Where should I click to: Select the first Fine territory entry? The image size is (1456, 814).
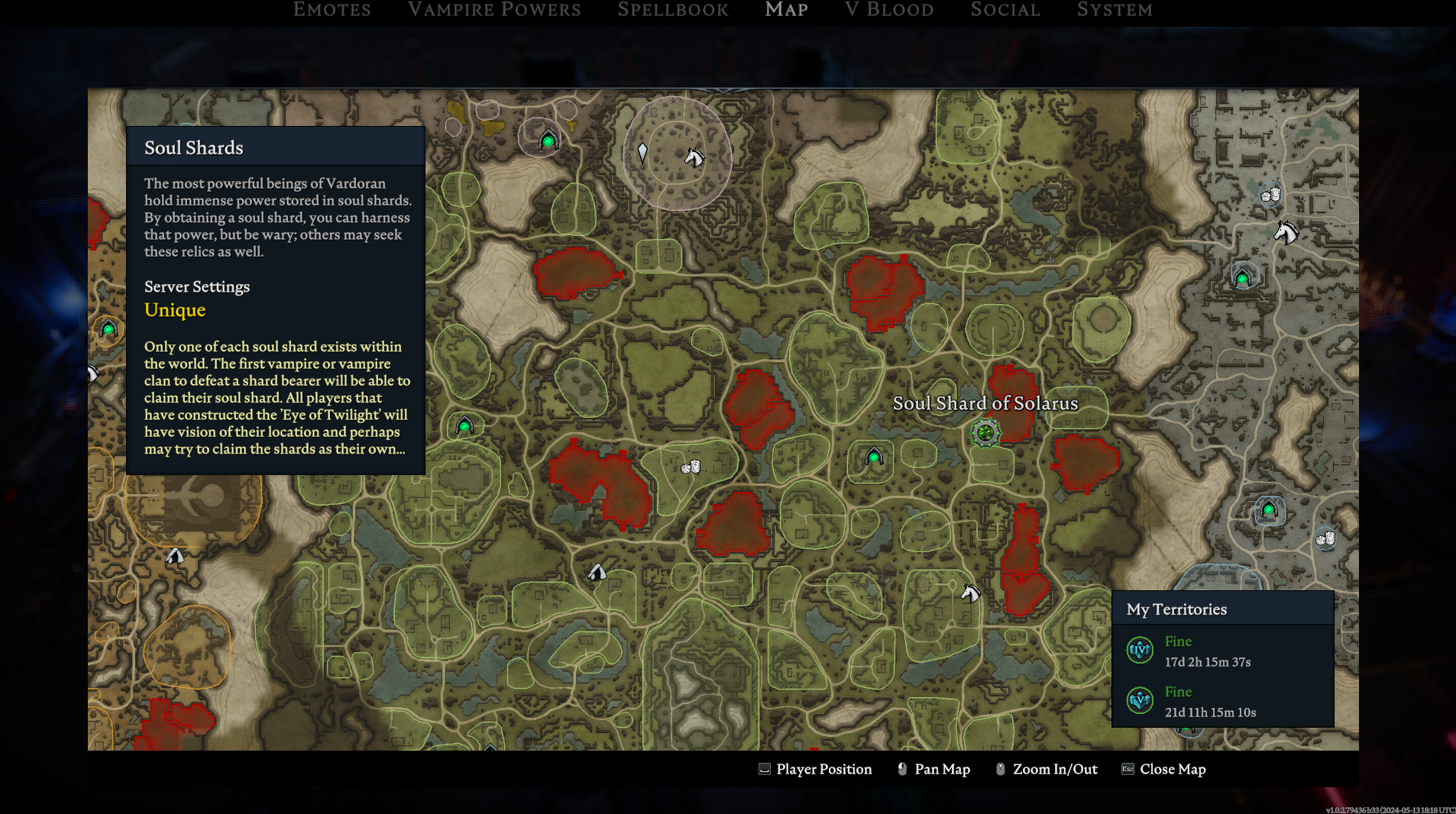(1207, 651)
